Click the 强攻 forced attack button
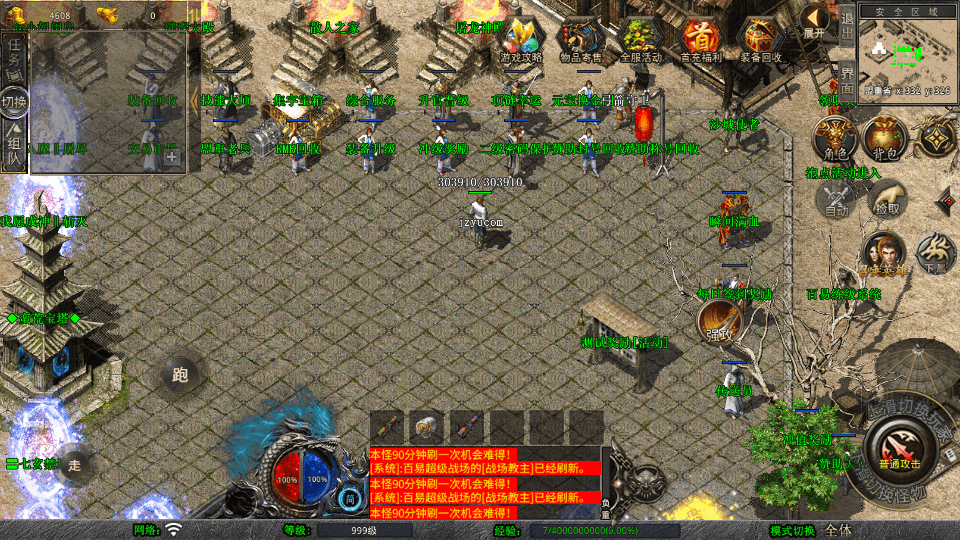This screenshot has width=960, height=540. click(x=716, y=320)
